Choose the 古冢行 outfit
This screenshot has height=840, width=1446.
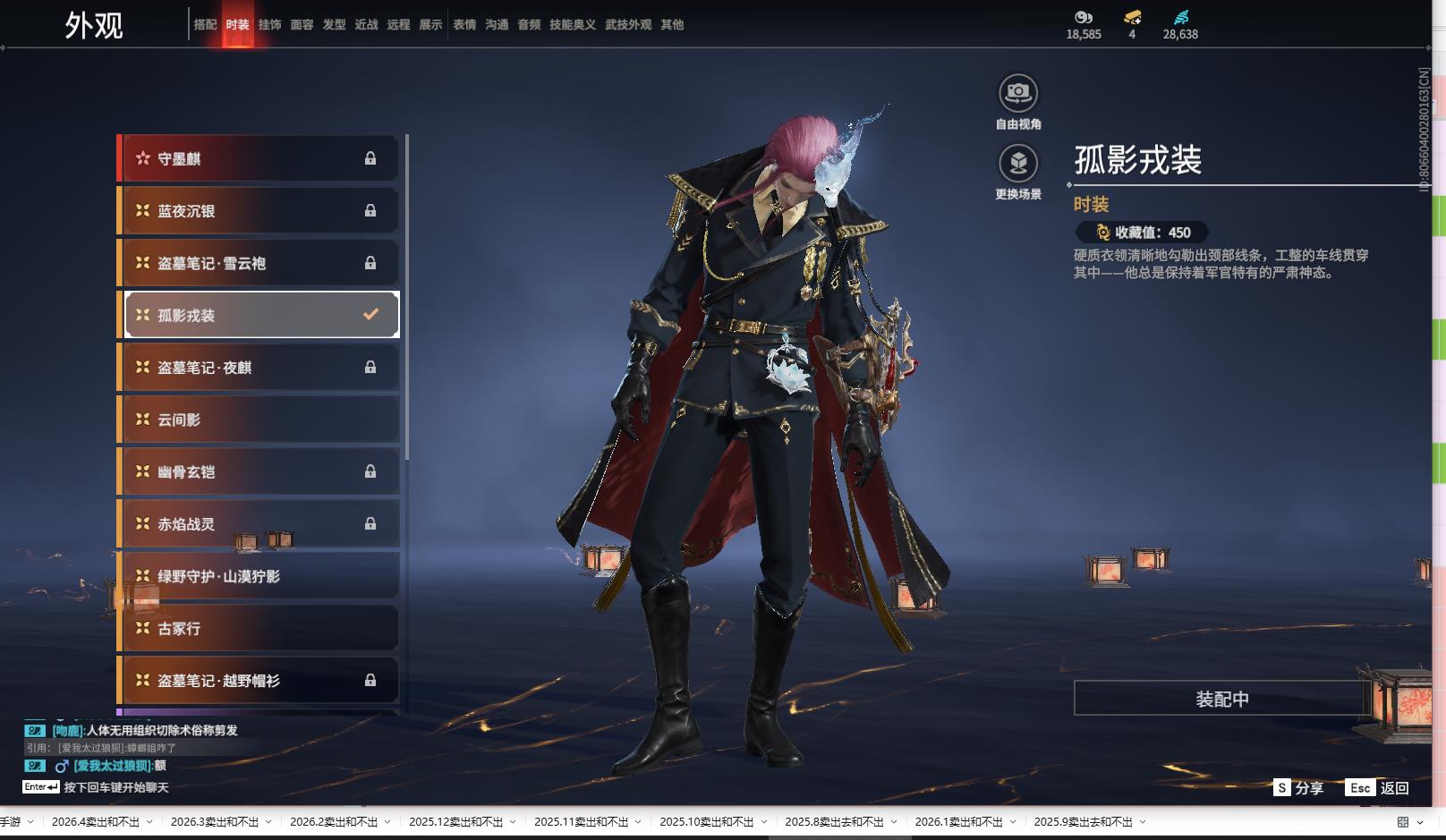[x=259, y=629]
